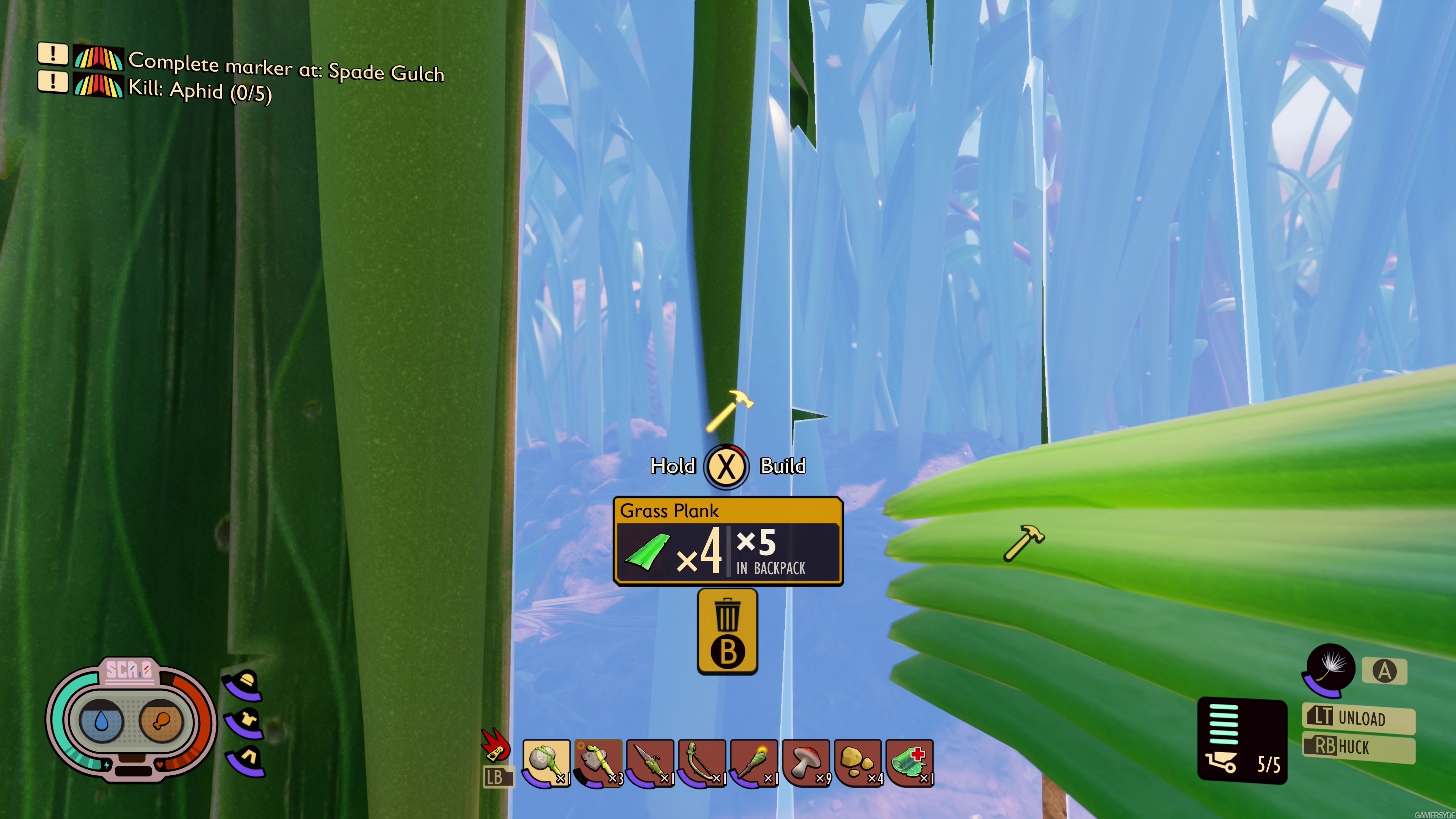Click the dandelion tuft glider icon
1456x819 pixels.
click(1330, 668)
